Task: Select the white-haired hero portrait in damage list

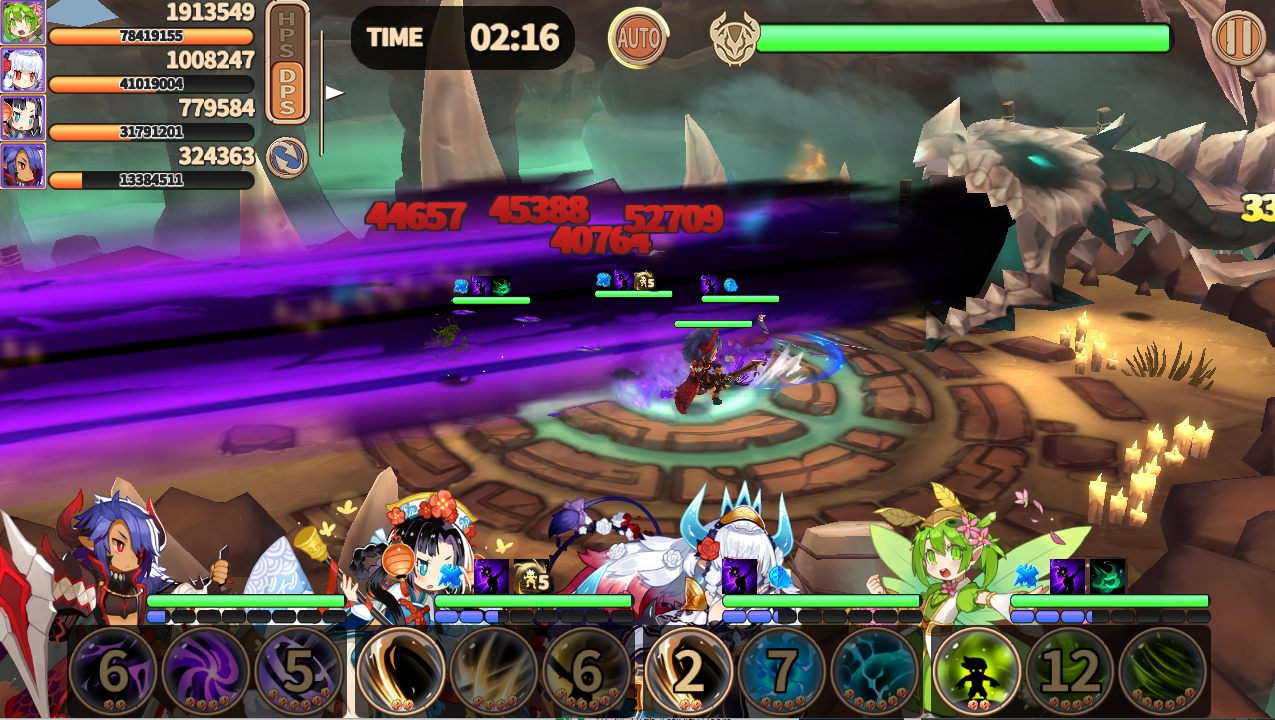Action: point(22,69)
